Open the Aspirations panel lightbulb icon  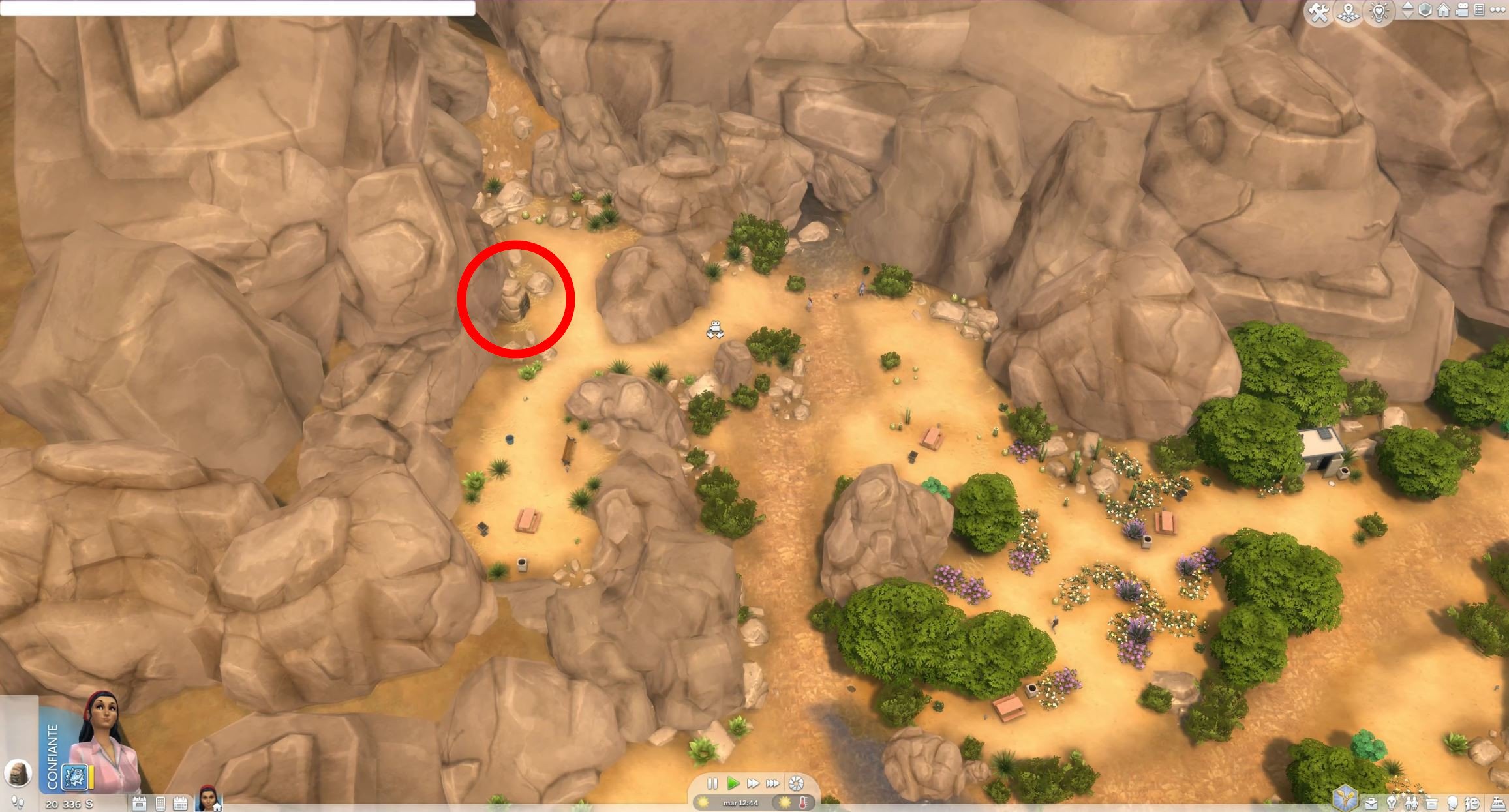point(1392,804)
